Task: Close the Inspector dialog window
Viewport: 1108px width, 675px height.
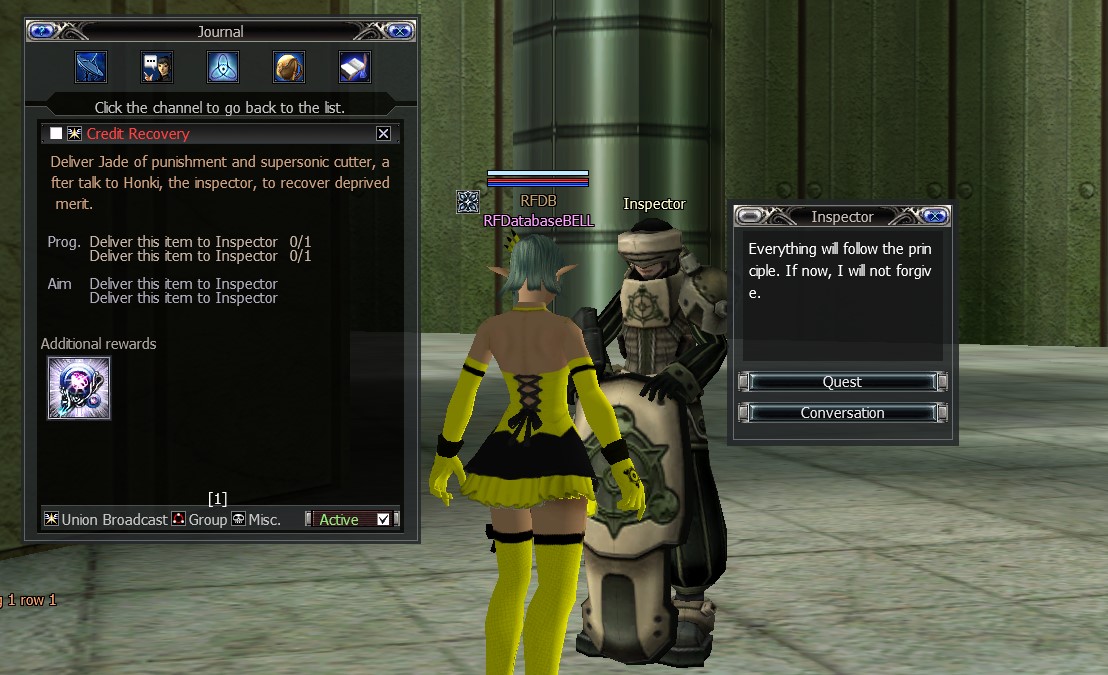Action: tap(934, 216)
